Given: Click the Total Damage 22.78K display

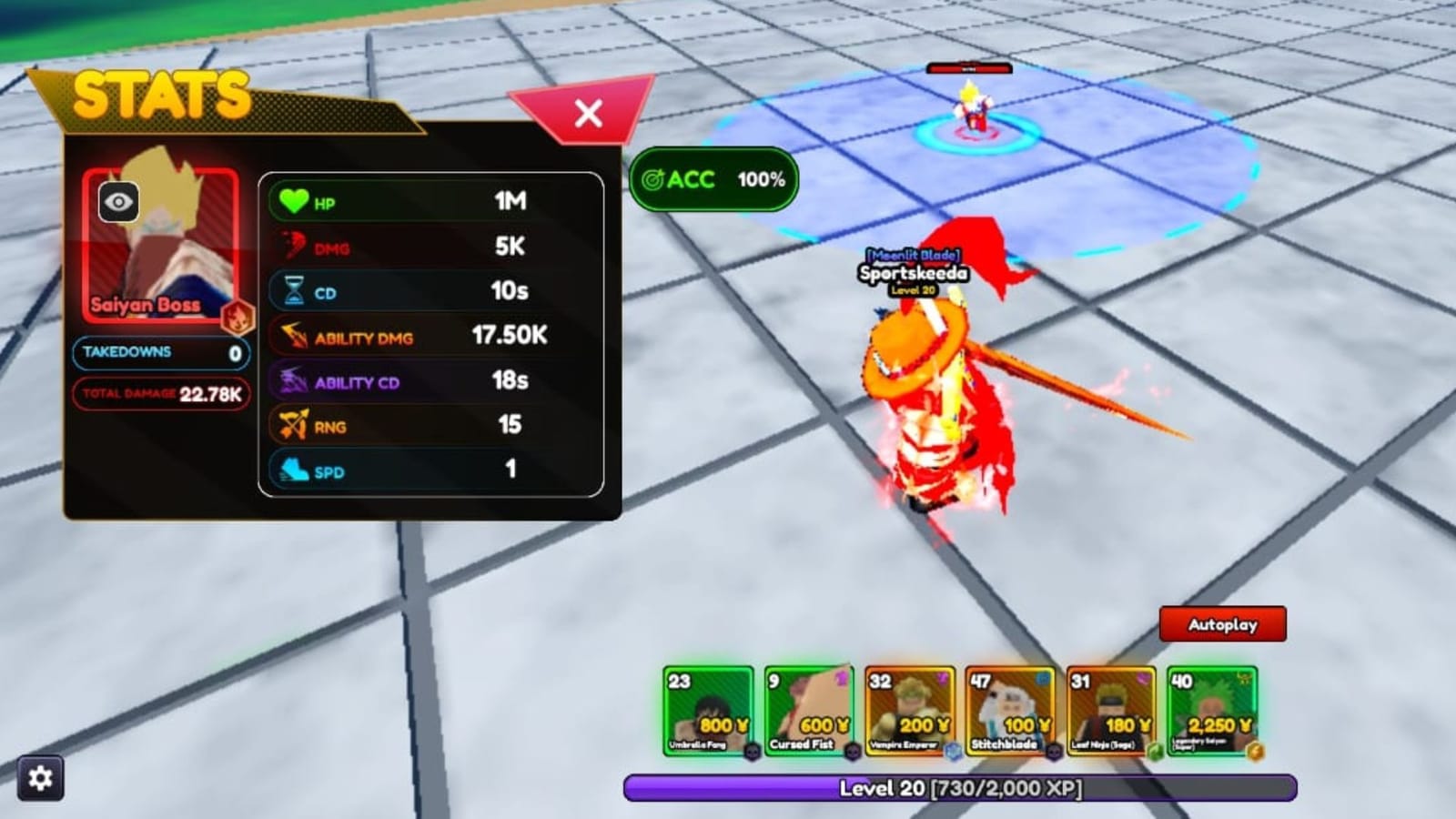Looking at the screenshot, I should (x=161, y=395).
